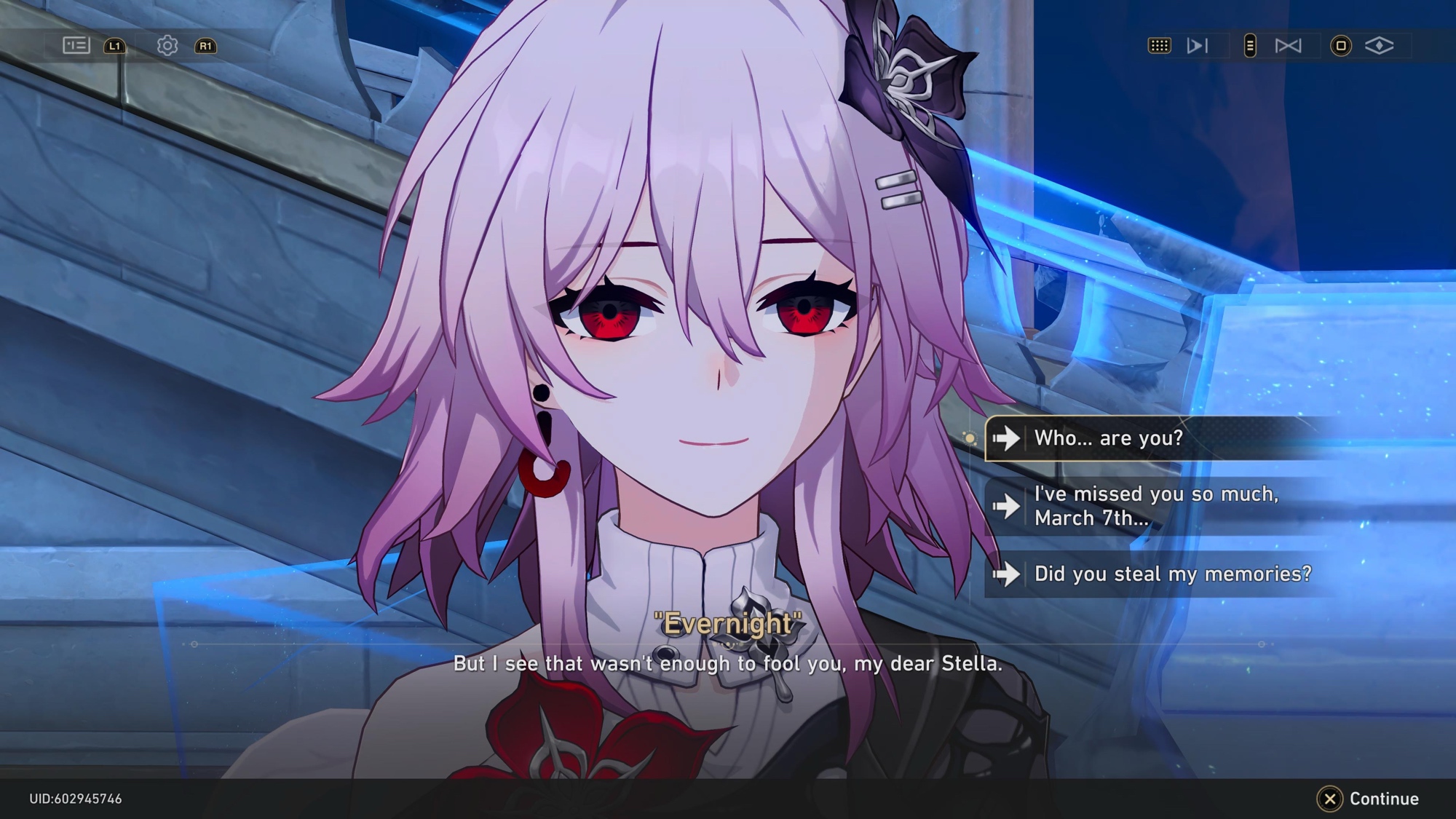This screenshot has width=1456, height=819.
Task: Open the dialogue log icon
Action: pyautogui.click(x=76, y=46)
